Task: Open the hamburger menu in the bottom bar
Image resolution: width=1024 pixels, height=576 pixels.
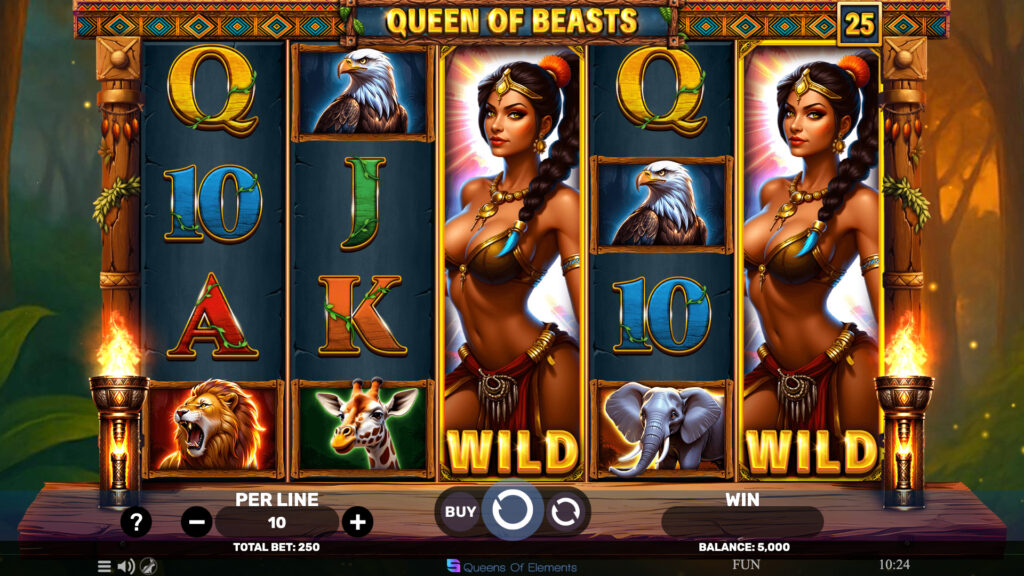Action: tap(104, 566)
